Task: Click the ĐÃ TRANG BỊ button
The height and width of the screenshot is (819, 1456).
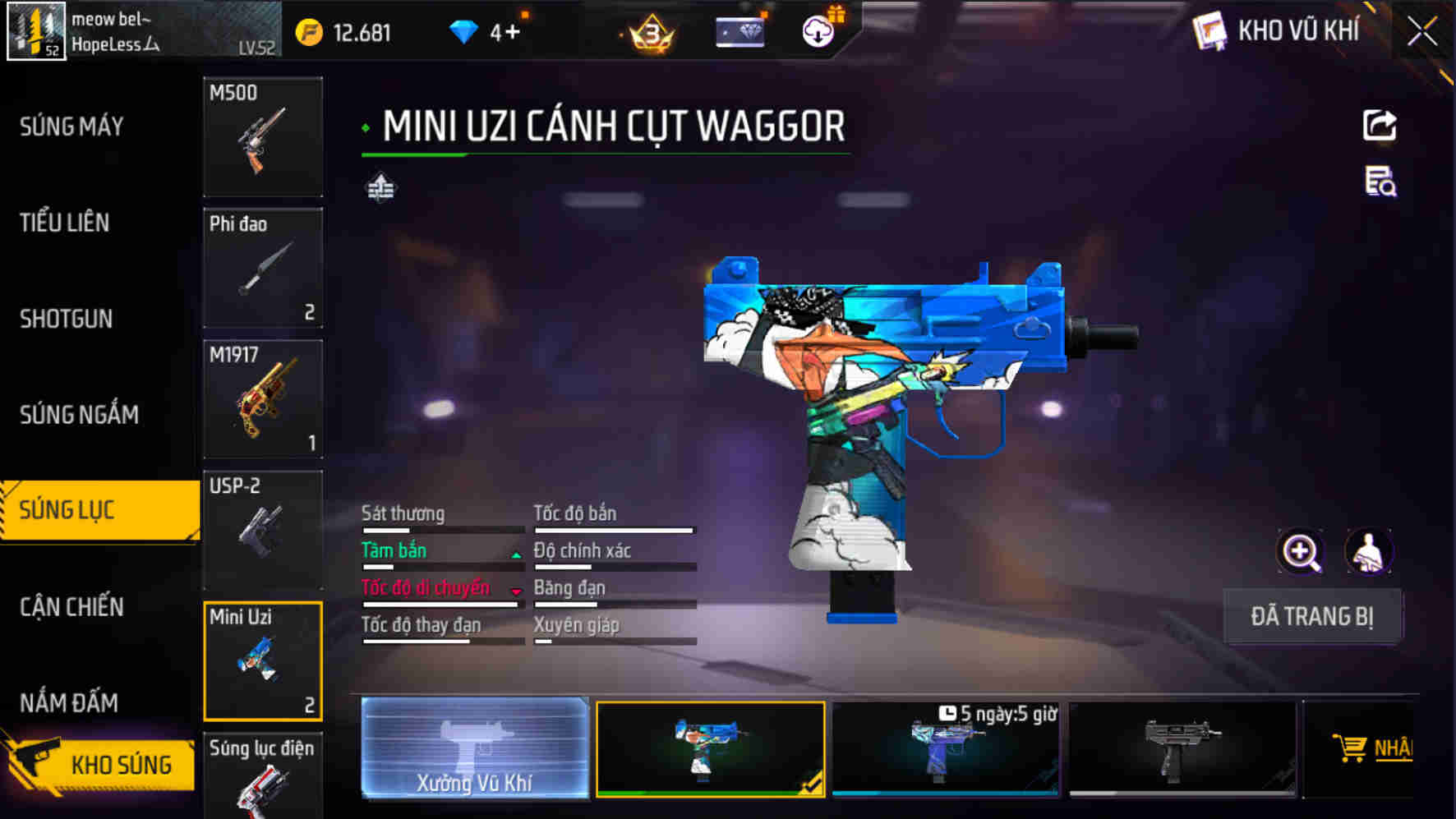Action: pyautogui.click(x=1311, y=616)
